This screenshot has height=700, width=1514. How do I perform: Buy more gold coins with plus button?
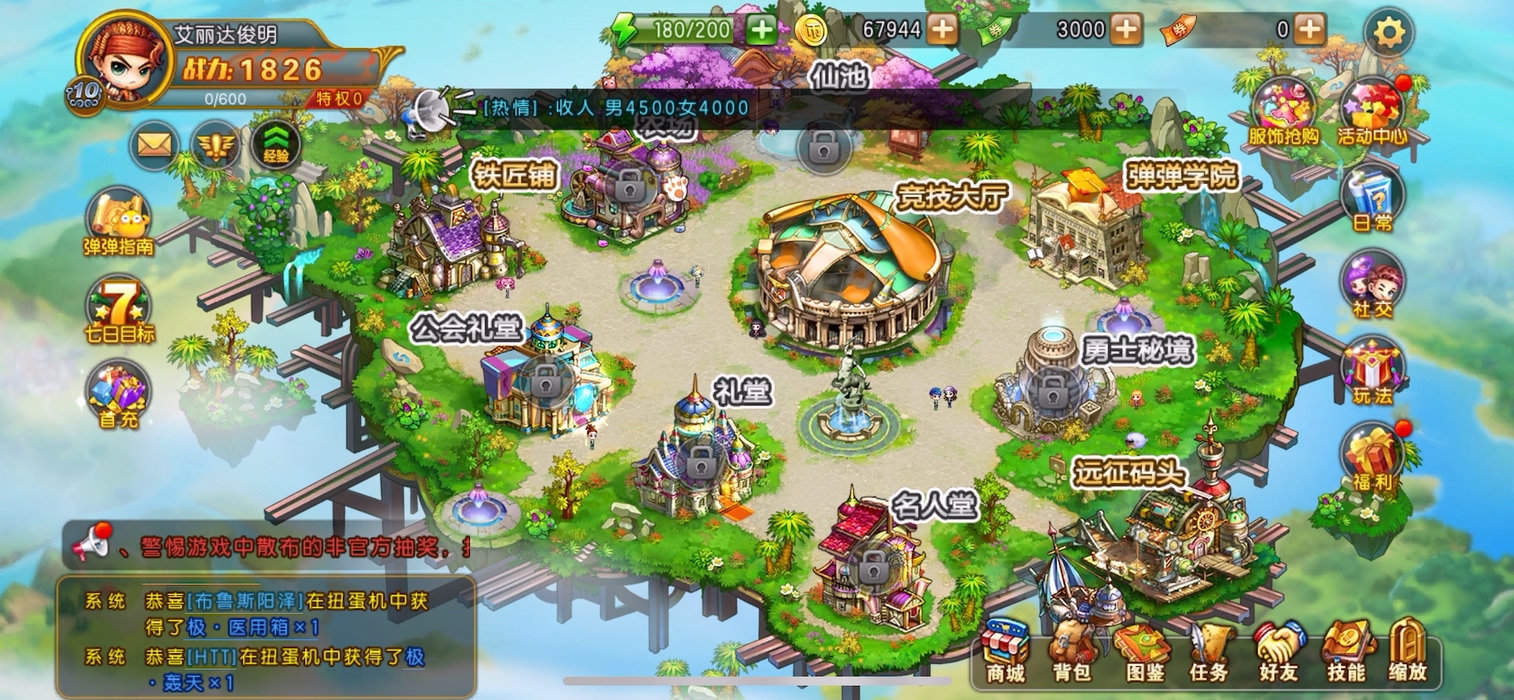point(942,30)
